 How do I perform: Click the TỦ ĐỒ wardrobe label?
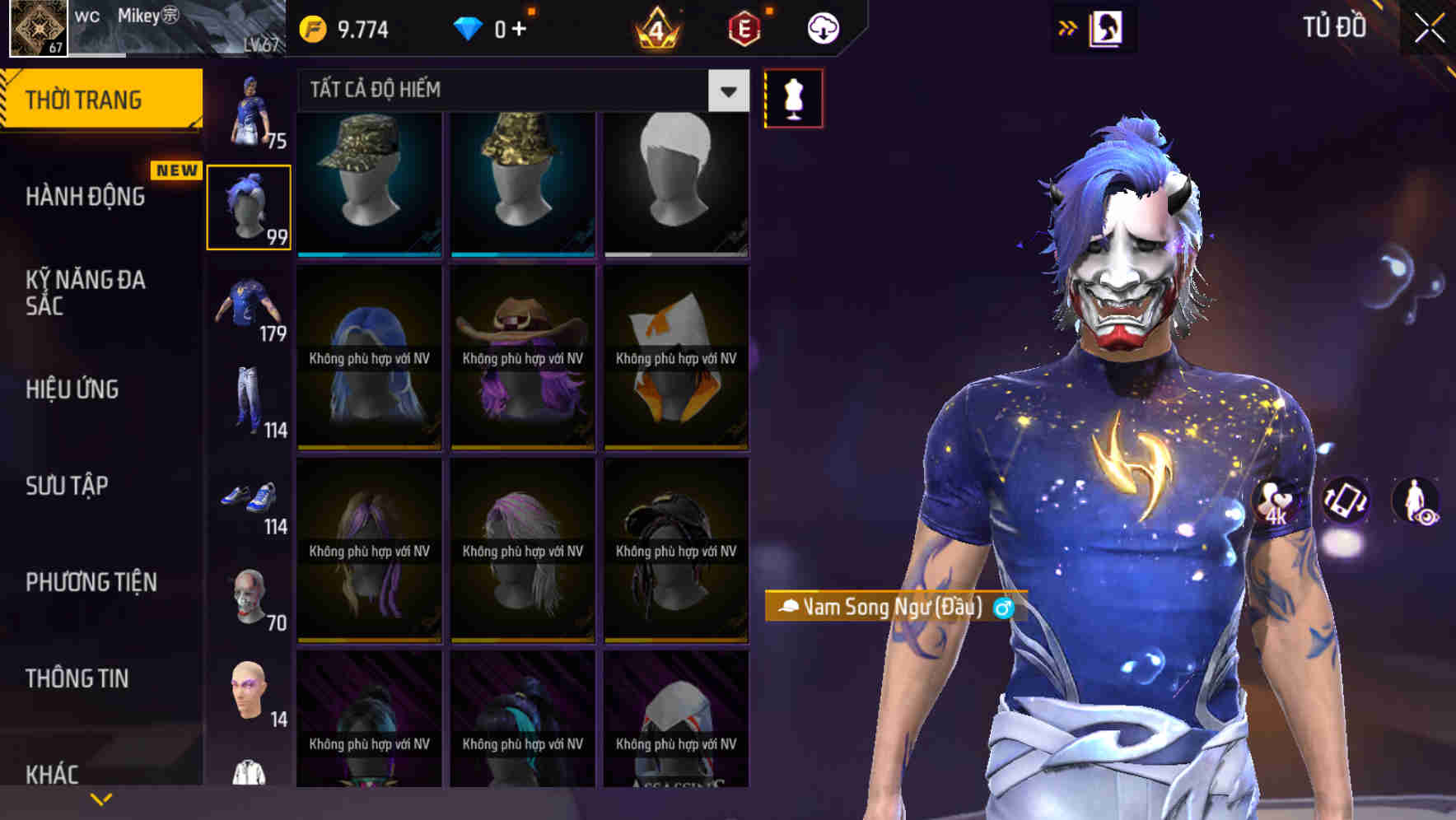pos(1332,27)
